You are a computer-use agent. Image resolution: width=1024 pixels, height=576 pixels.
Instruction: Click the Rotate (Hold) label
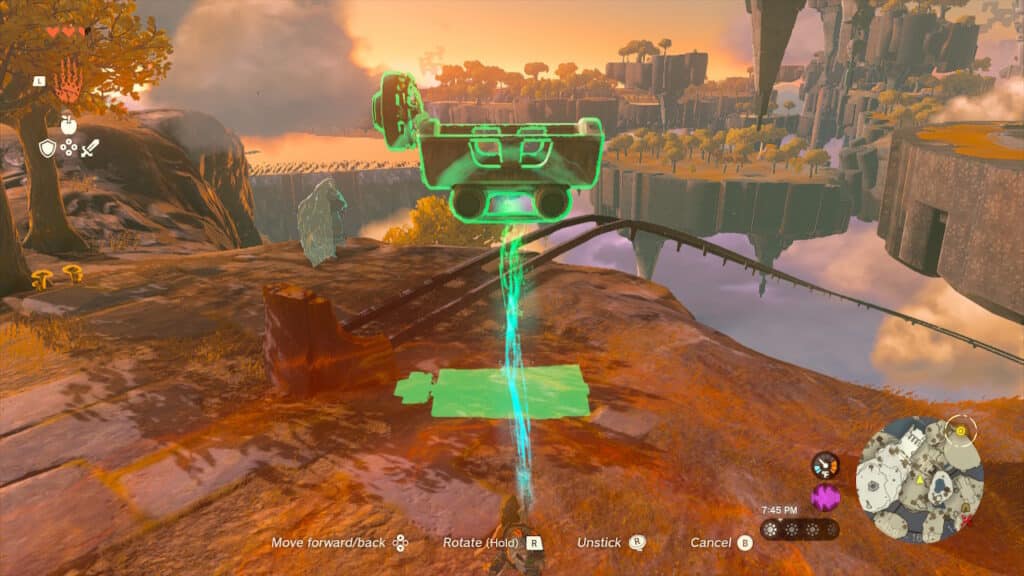tap(482, 543)
